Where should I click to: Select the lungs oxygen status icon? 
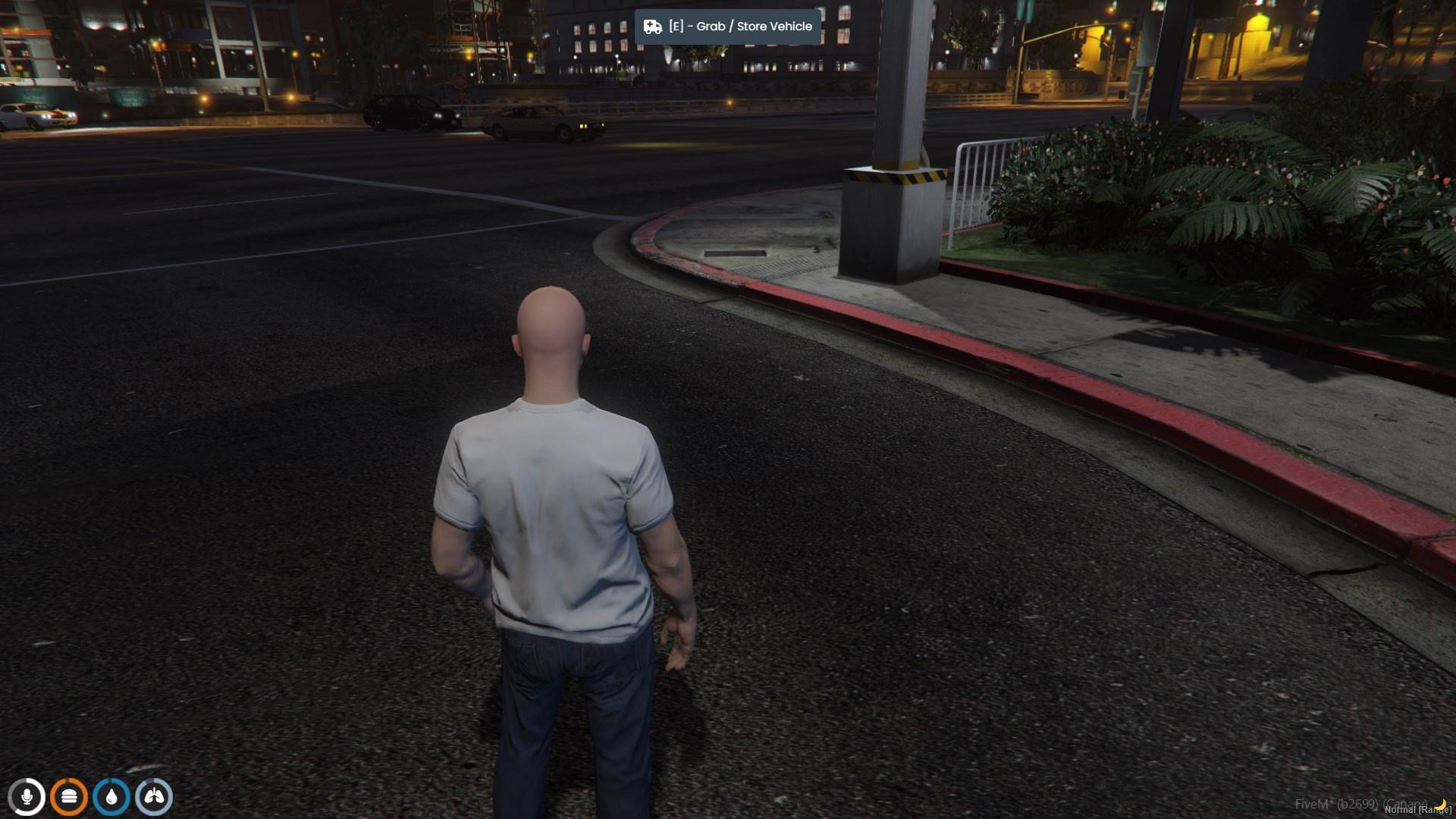click(x=154, y=797)
